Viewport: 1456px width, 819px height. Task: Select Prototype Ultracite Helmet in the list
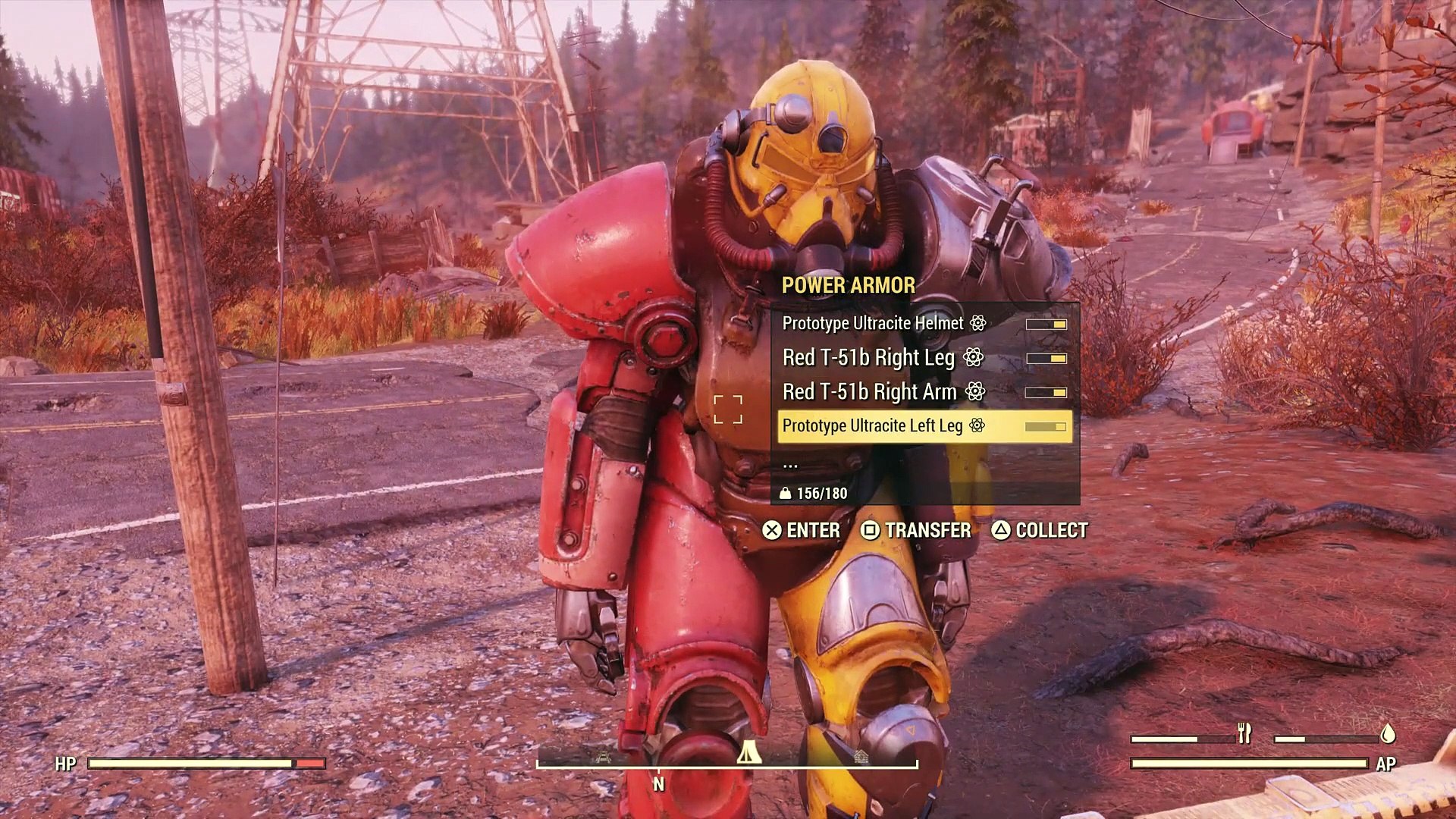(x=872, y=324)
